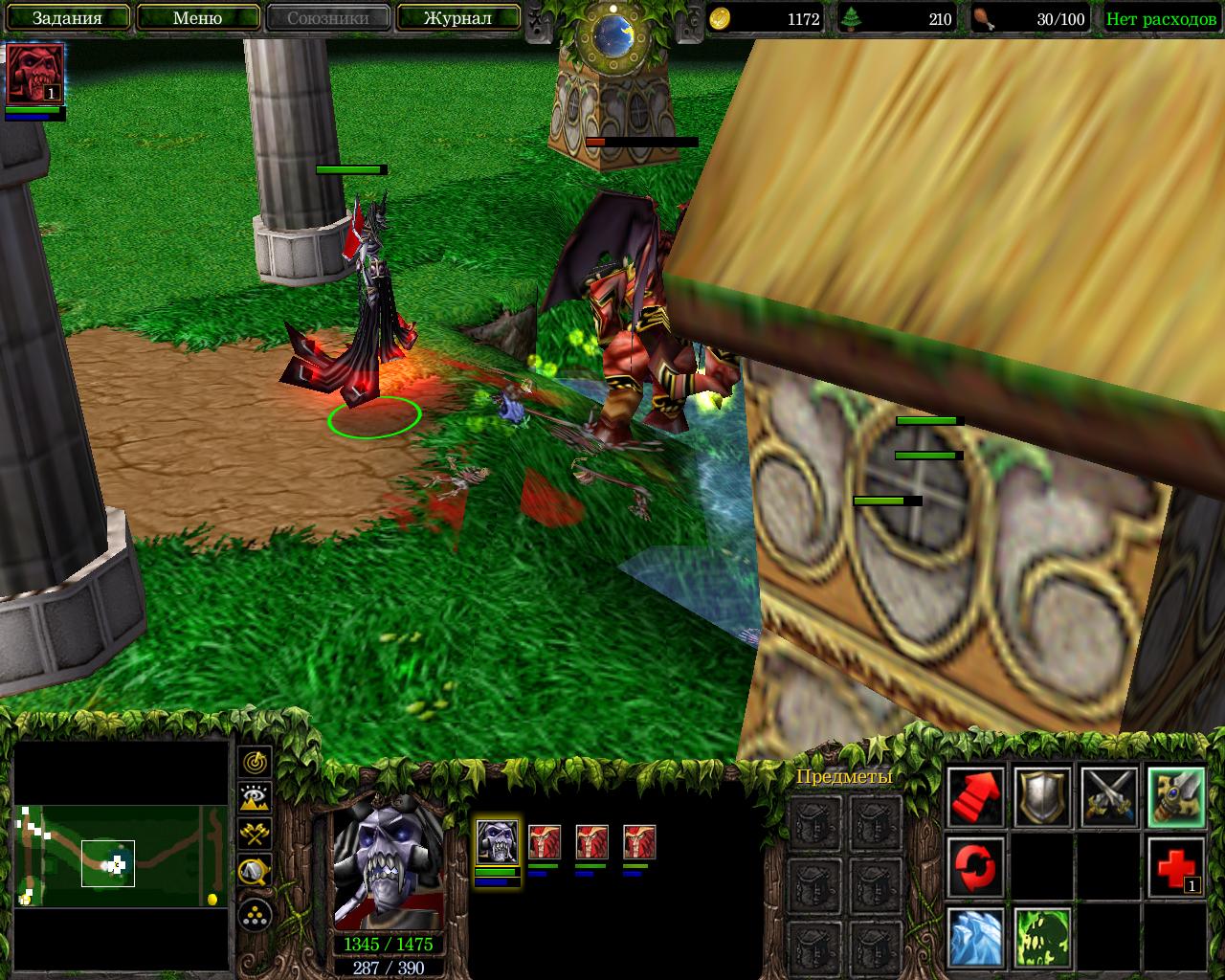Select the crossed swords Hold Position command
This screenshot has height=980, width=1225.
tap(1109, 797)
